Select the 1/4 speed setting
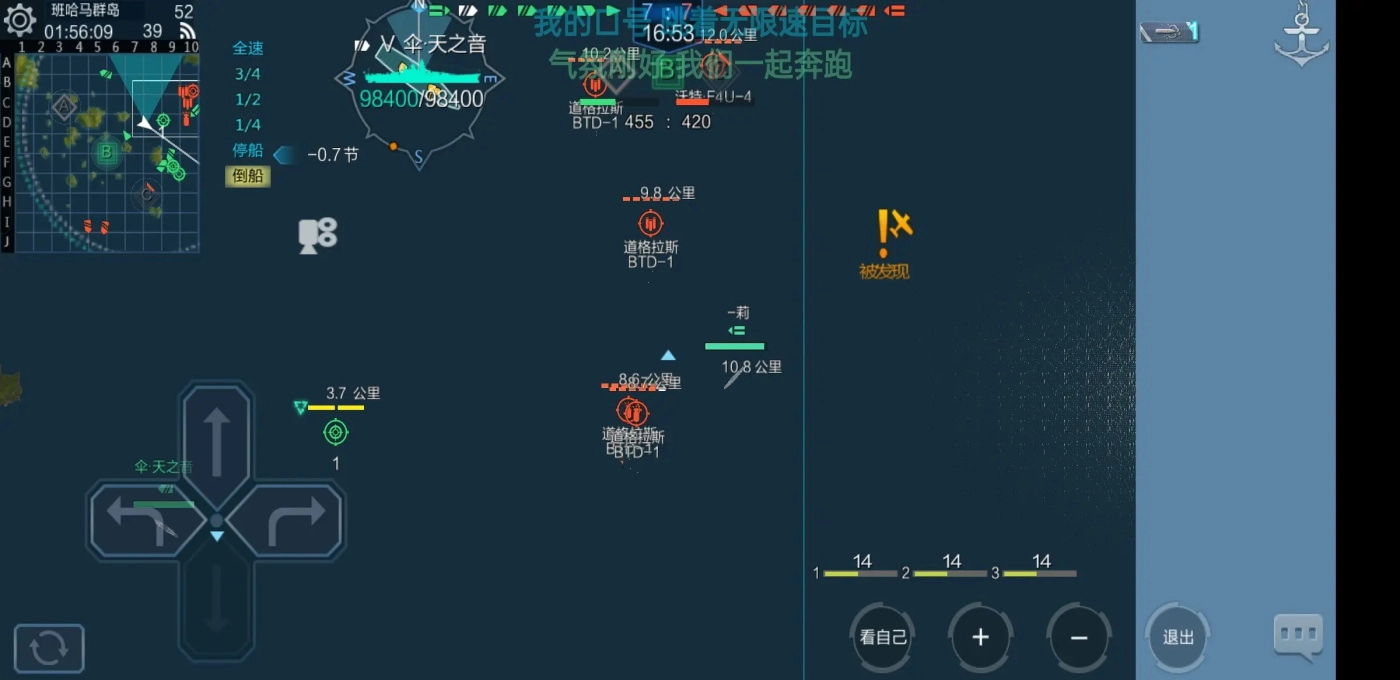The height and width of the screenshot is (680, 1400). point(248,125)
